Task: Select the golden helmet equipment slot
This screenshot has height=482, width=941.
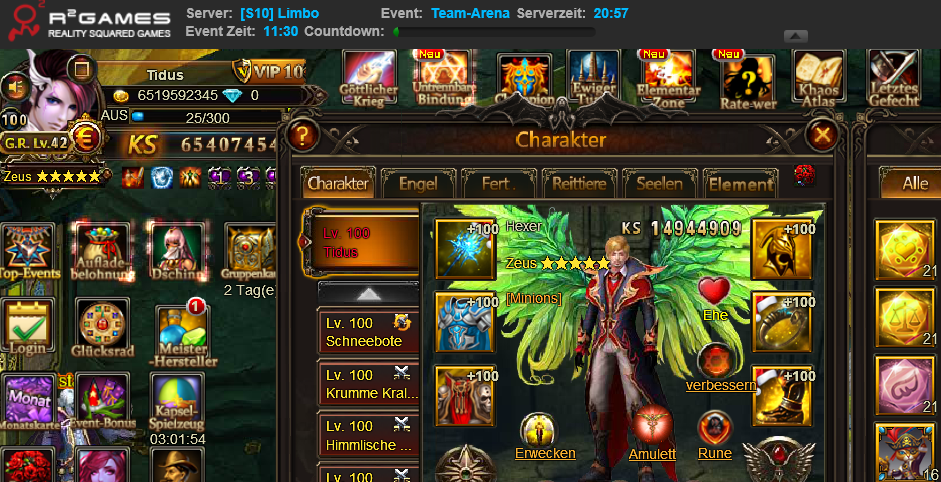Action: click(781, 249)
